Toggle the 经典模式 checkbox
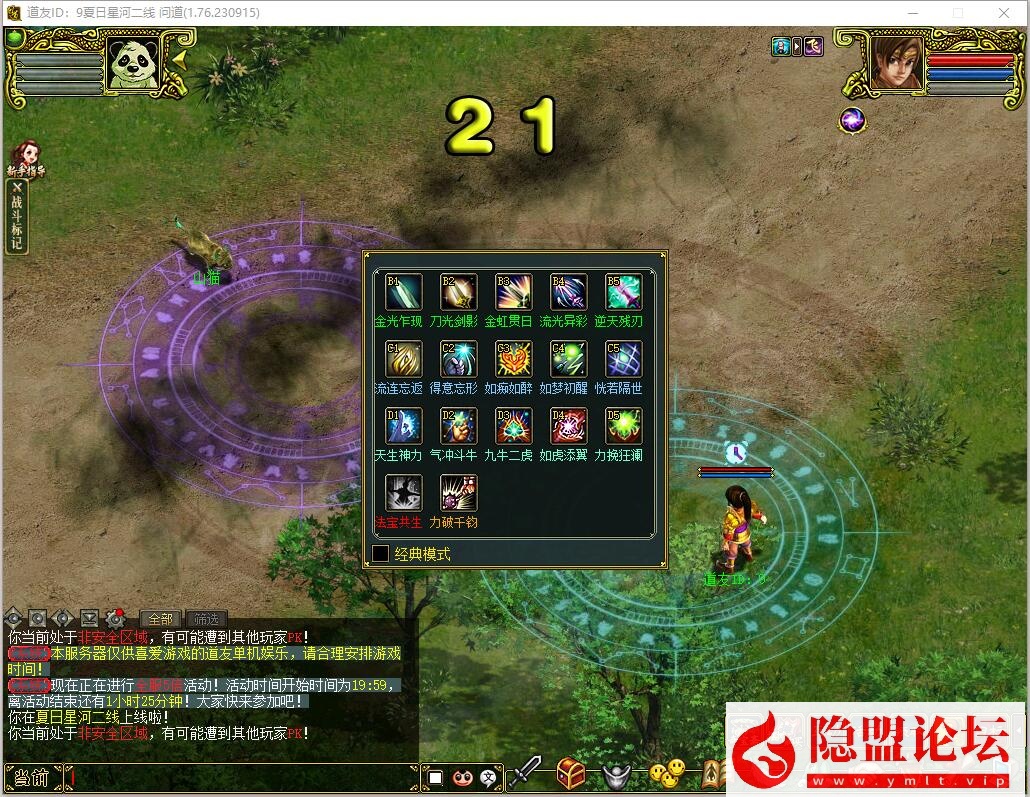The image size is (1030, 797). coord(381,553)
